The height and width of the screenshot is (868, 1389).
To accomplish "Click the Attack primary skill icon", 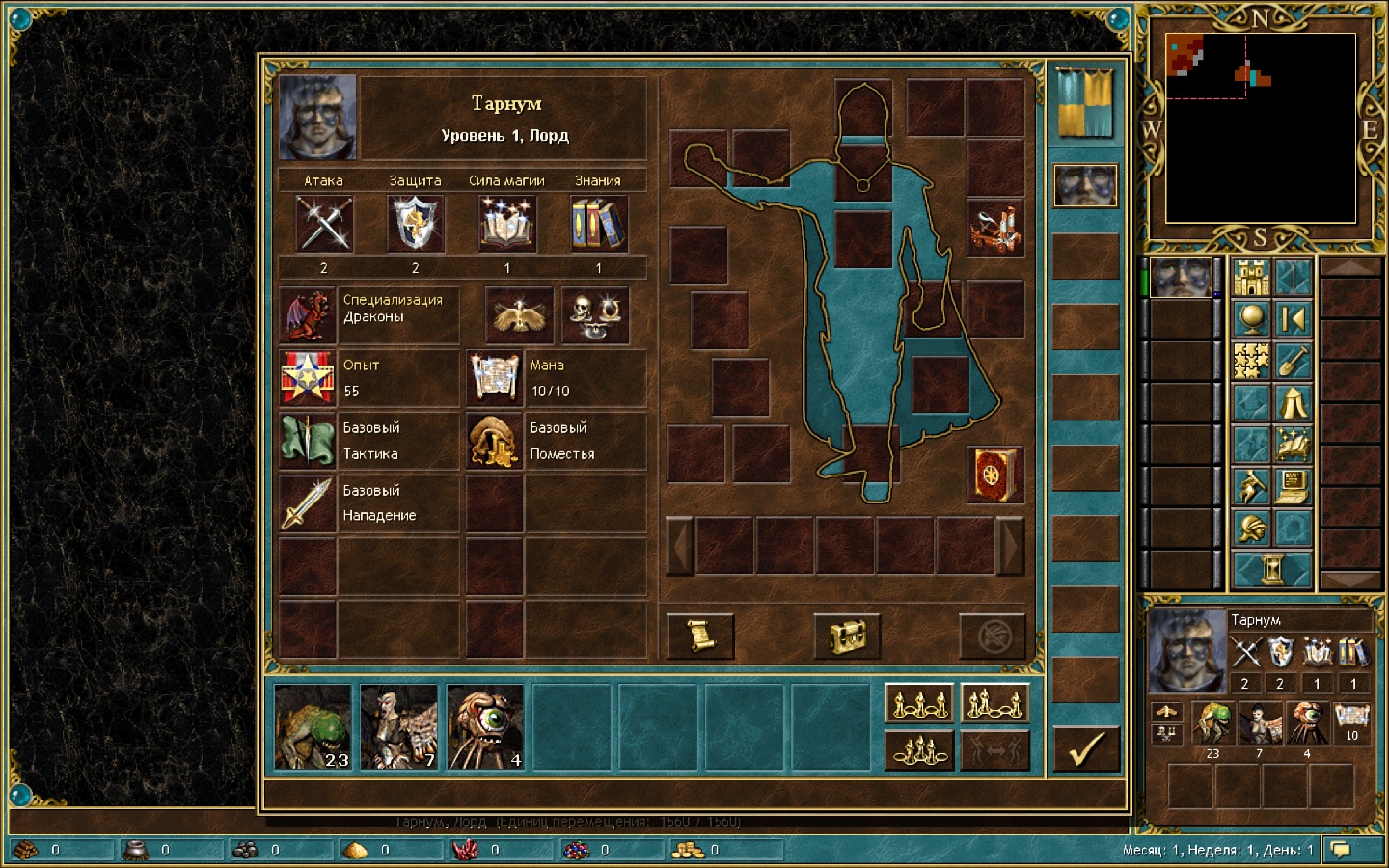I will pyautogui.click(x=324, y=224).
